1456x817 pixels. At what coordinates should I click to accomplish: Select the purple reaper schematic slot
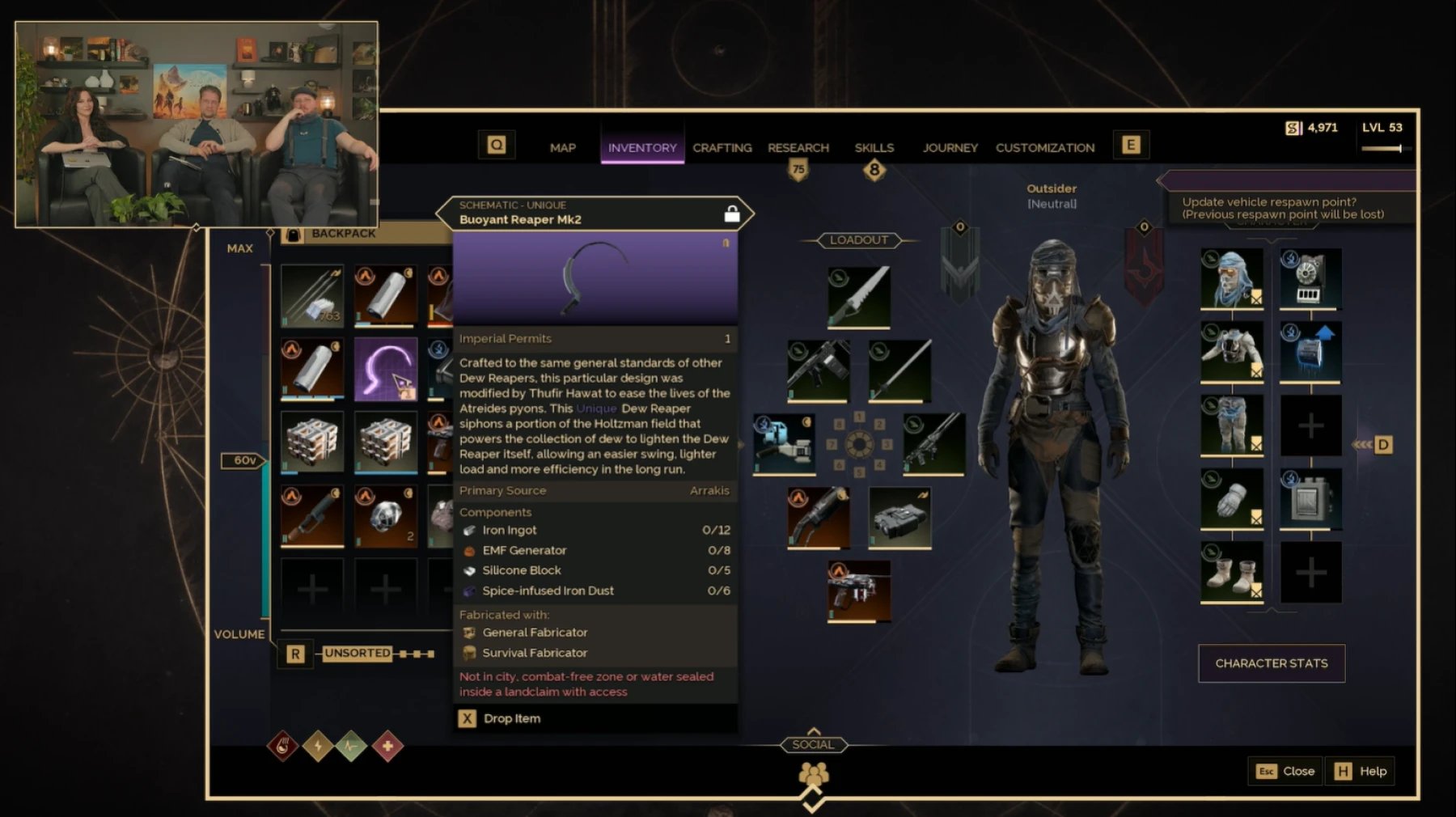pos(386,369)
